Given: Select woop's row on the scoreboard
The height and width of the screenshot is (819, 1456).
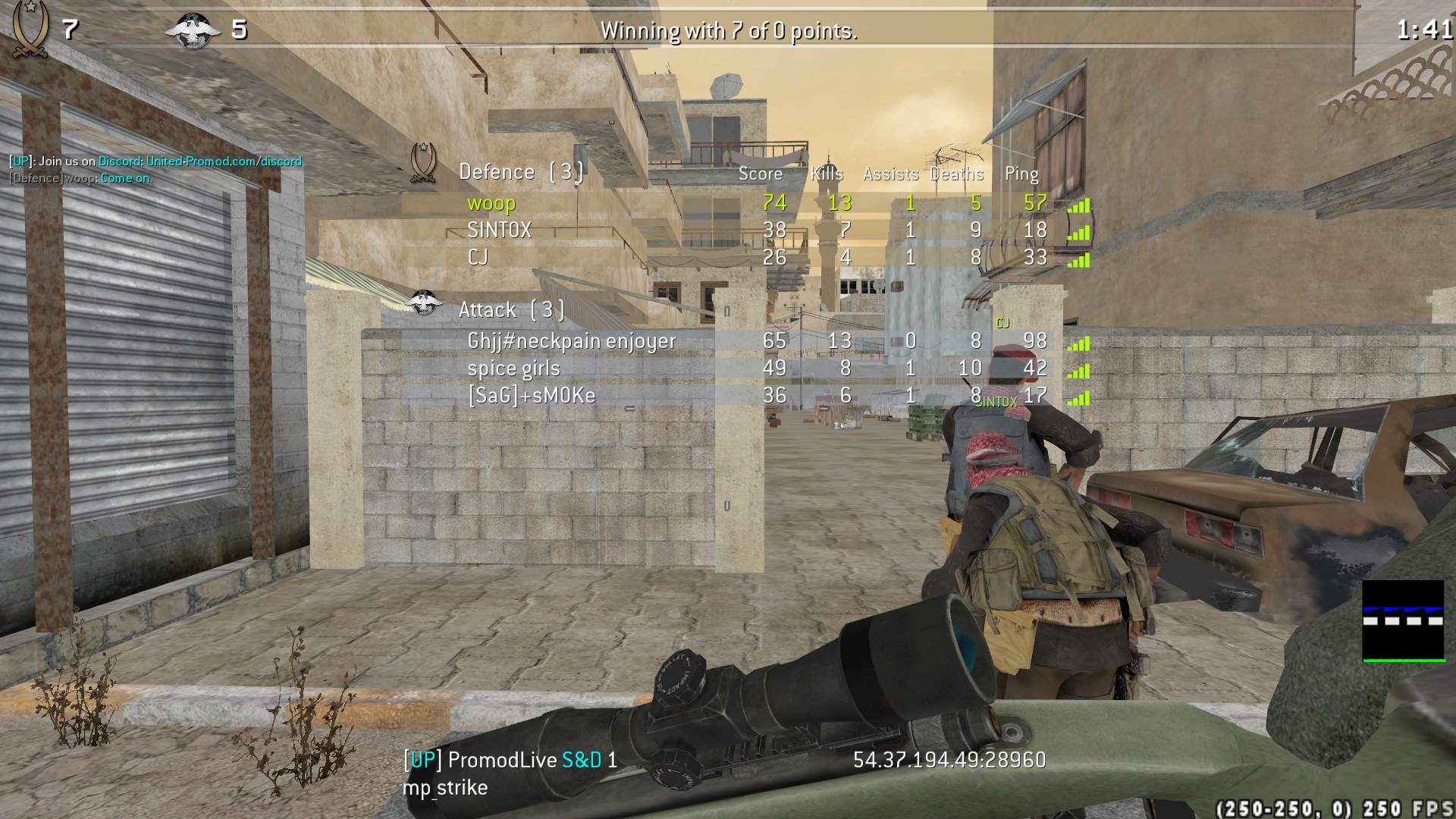Looking at the screenshot, I should [491, 203].
